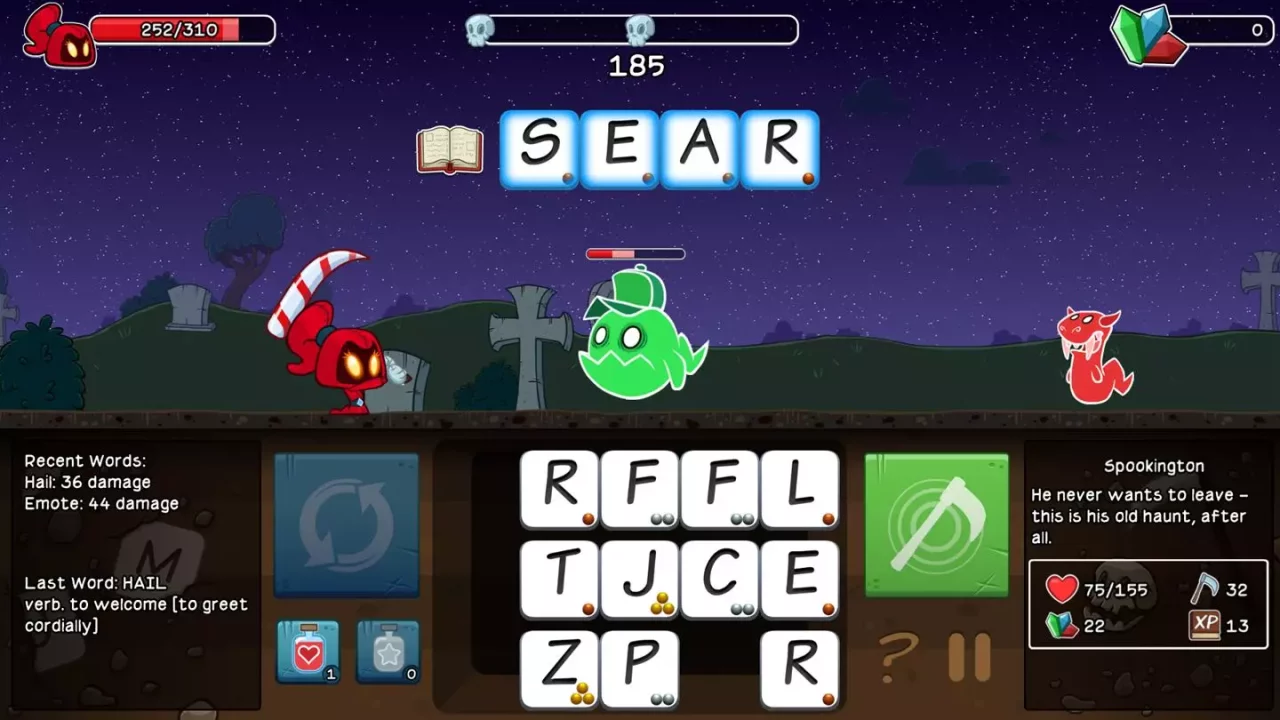
Task: Select the J tile with gold gems
Action: [640, 578]
